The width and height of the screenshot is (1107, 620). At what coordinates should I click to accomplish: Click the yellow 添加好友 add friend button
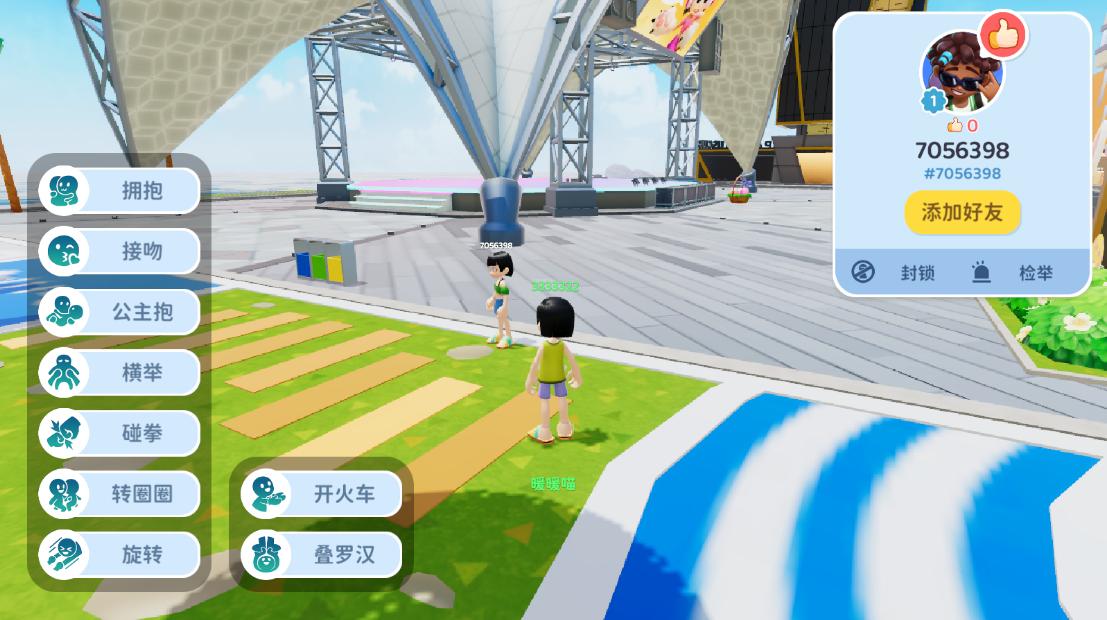pyautogui.click(x=962, y=212)
